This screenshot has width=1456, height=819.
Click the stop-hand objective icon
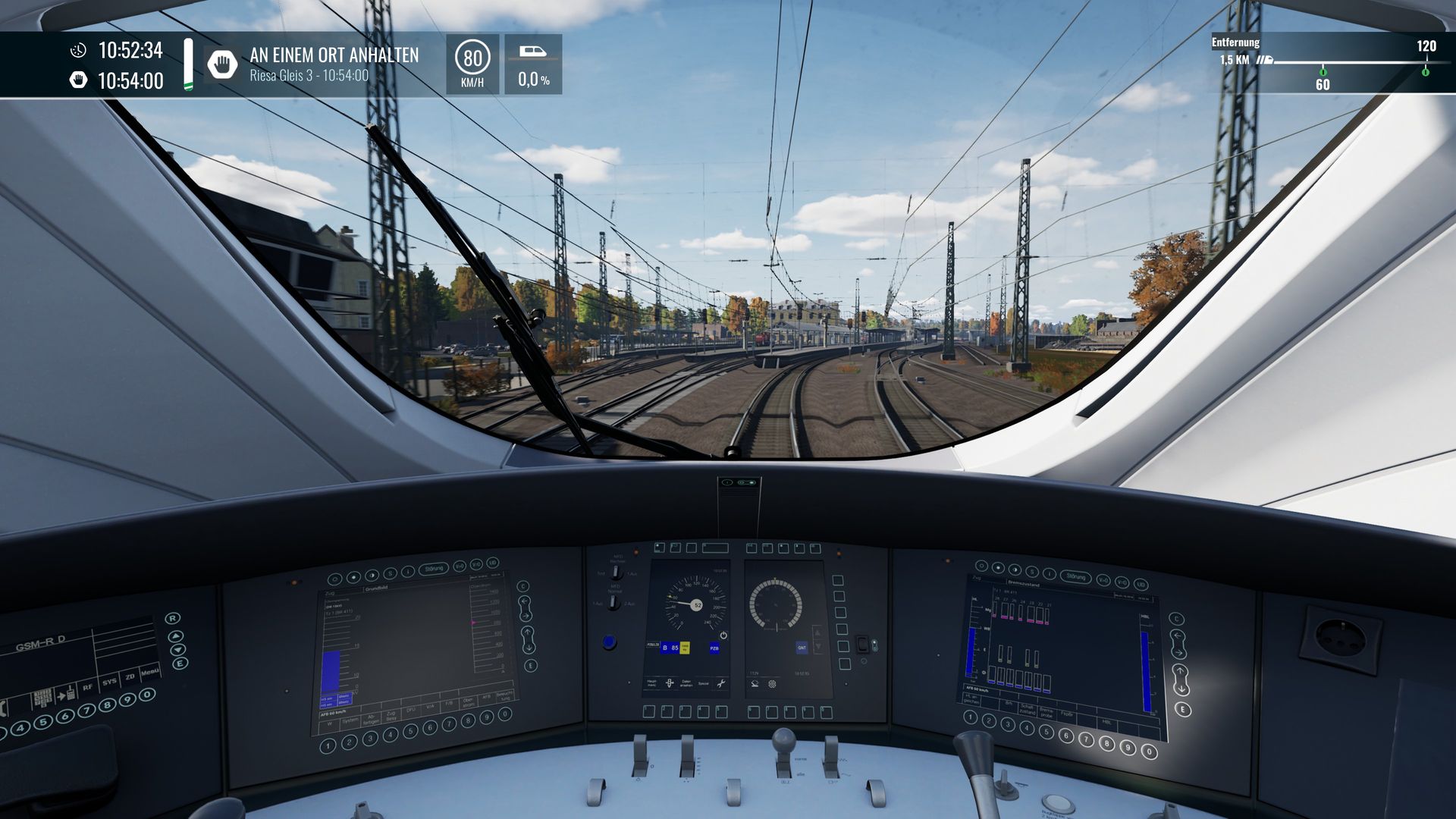222,64
